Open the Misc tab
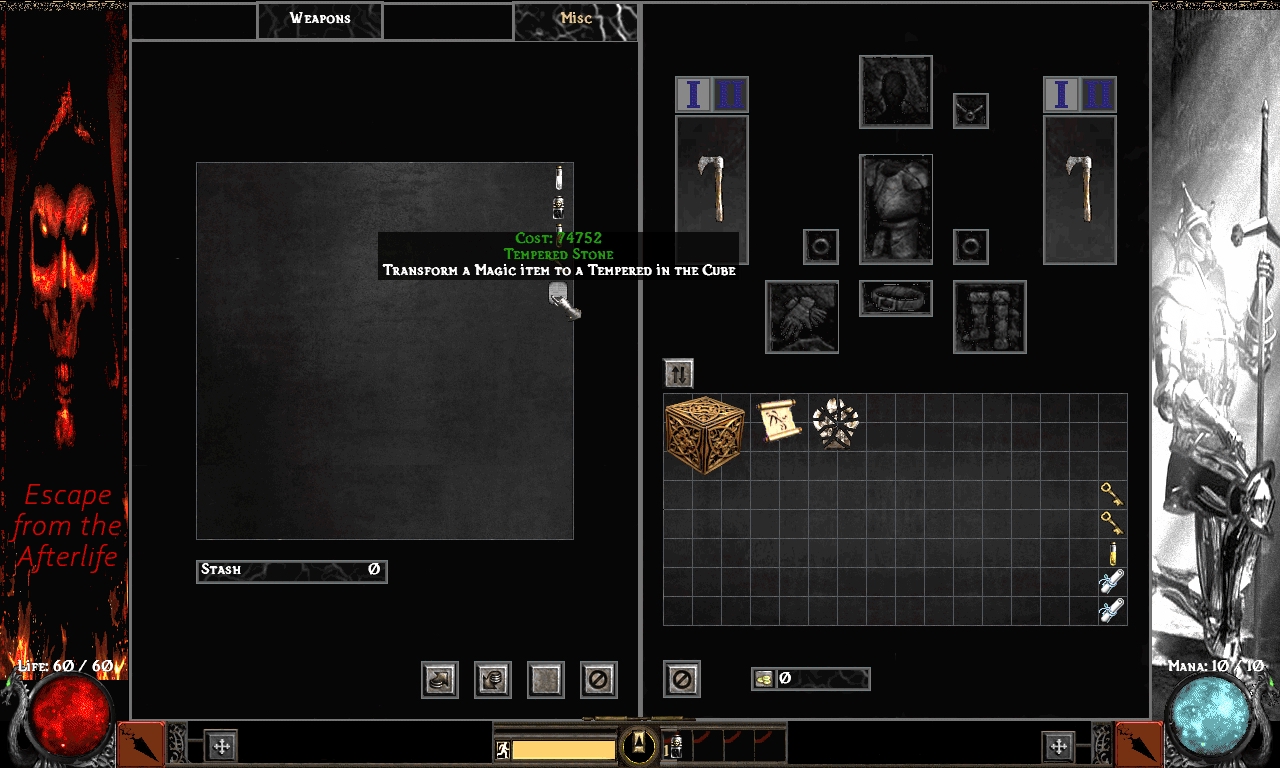The width and height of the screenshot is (1280, 768). point(575,20)
